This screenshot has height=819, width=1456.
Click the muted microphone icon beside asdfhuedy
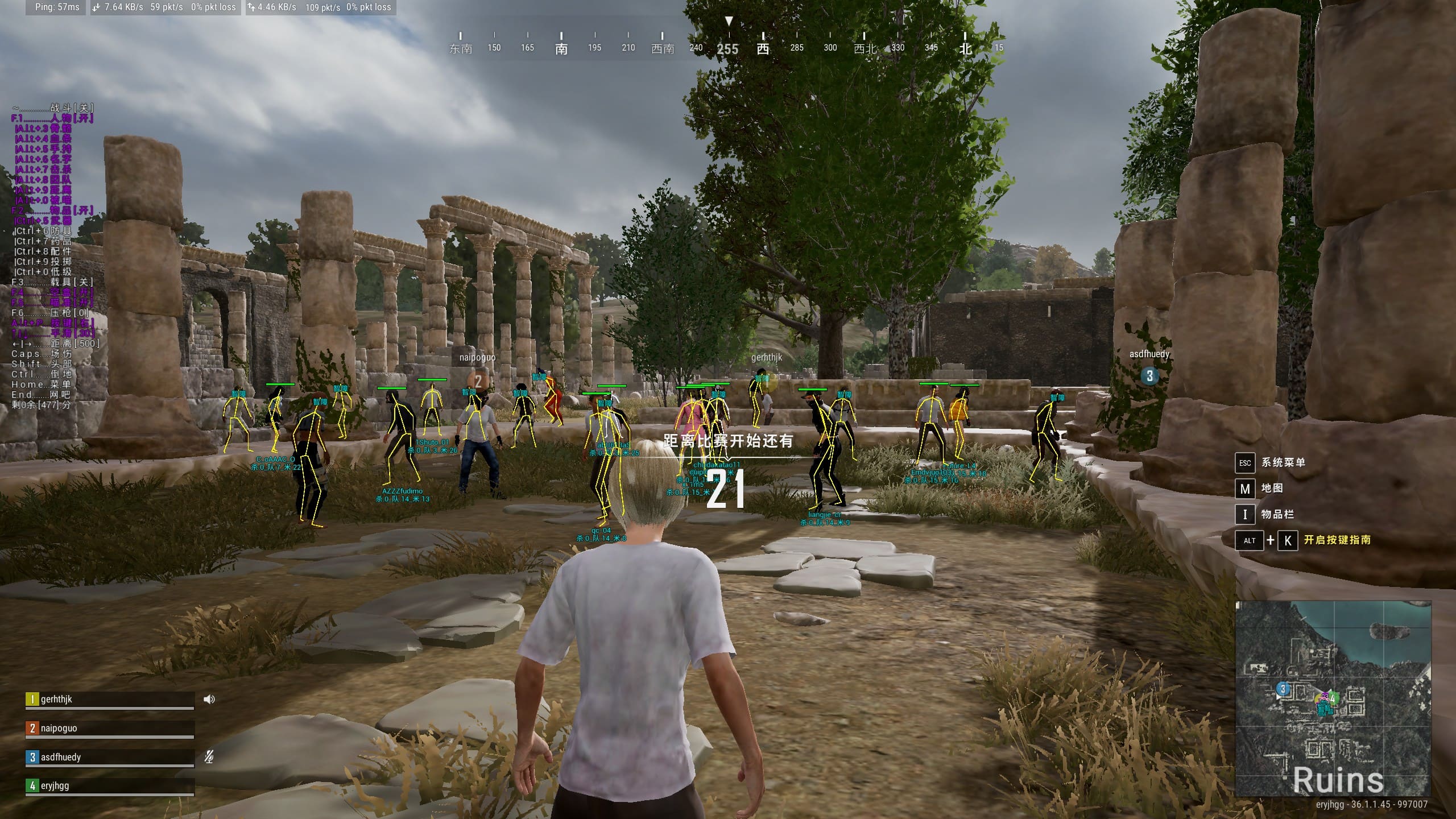(x=209, y=757)
